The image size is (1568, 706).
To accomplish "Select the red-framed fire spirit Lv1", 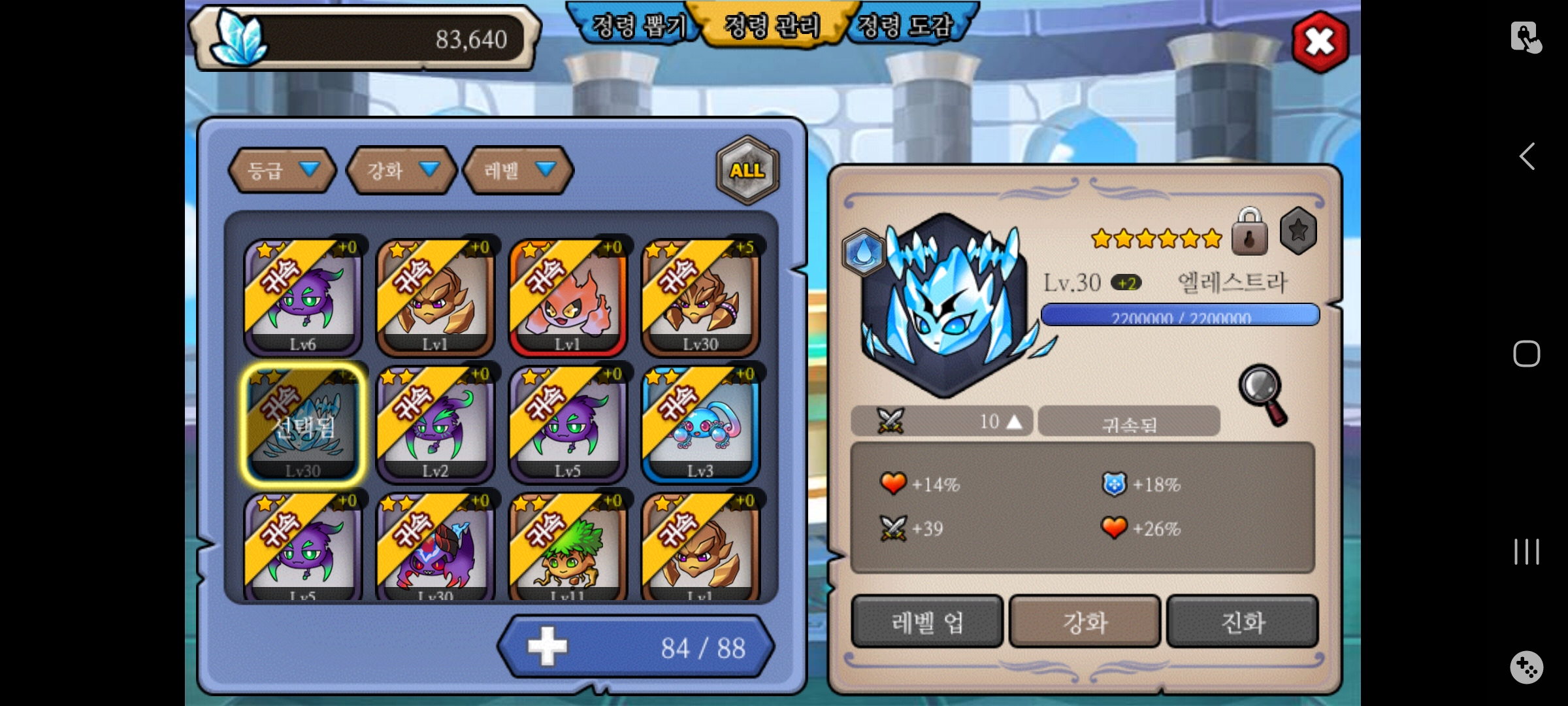I will (568, 297).
